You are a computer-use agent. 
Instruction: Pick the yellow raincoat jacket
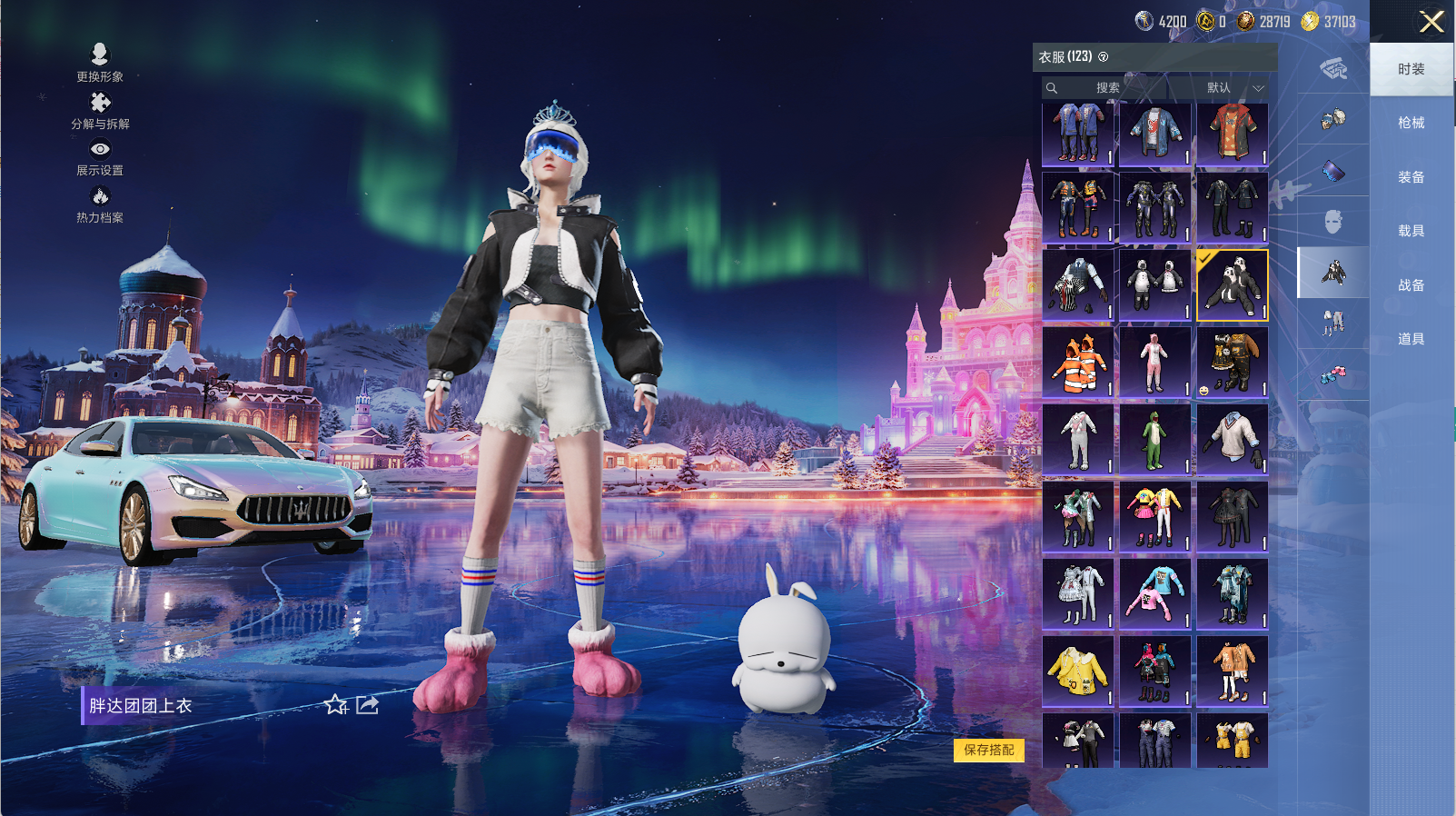tap(1078, 672)
